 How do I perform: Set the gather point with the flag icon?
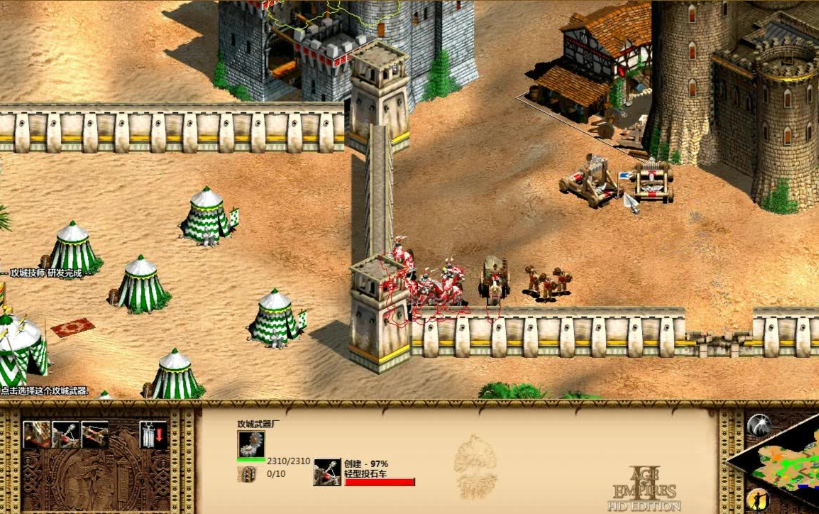click(x=153, y=434)
